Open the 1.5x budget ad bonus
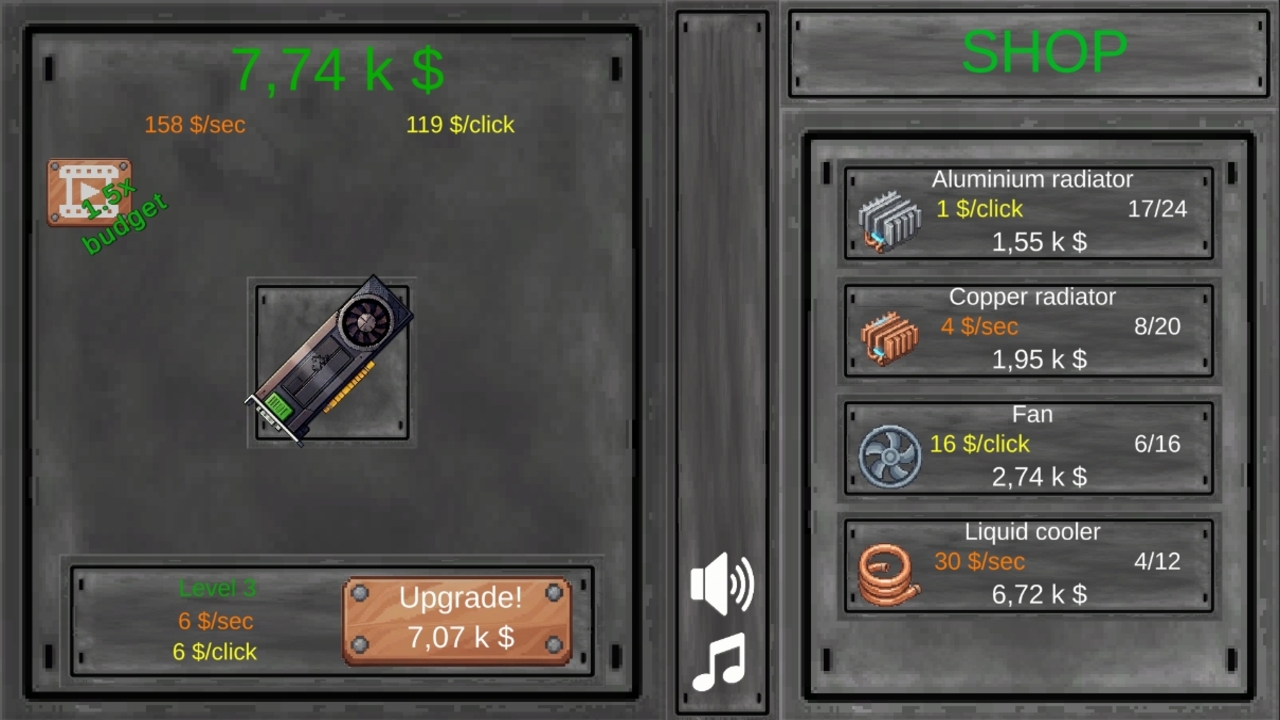Viewport: 1280px width, 720px height. click(x=90, y=192)
